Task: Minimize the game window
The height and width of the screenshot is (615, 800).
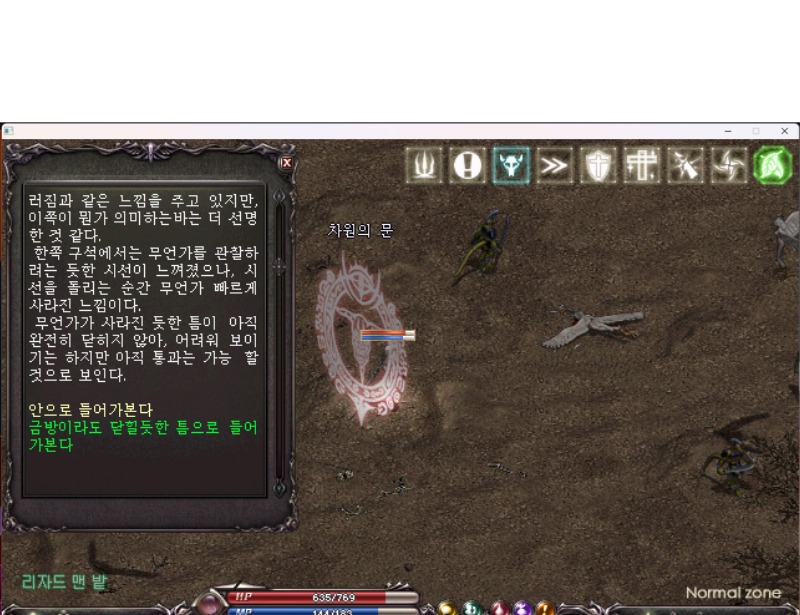Action: click(727, 131)
